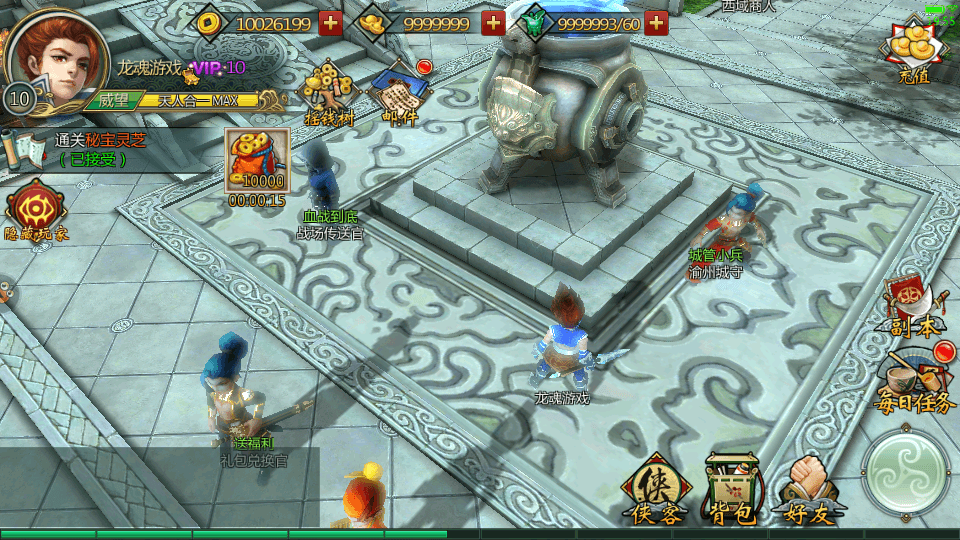Open the 充值 recharge shop

tap(914, 52)
